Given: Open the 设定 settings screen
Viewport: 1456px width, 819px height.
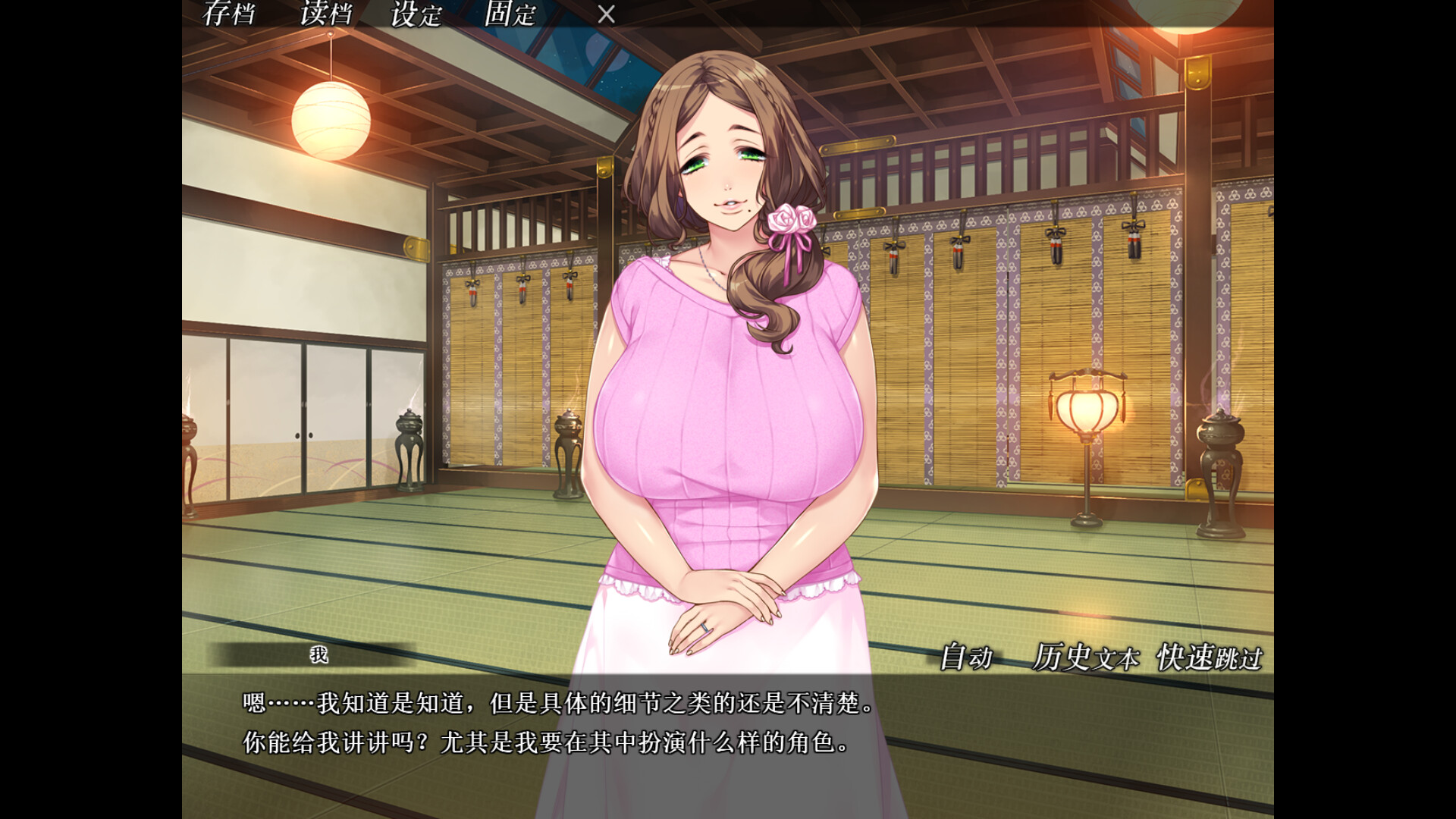Looking at the screenshot, I should (415, 14).
